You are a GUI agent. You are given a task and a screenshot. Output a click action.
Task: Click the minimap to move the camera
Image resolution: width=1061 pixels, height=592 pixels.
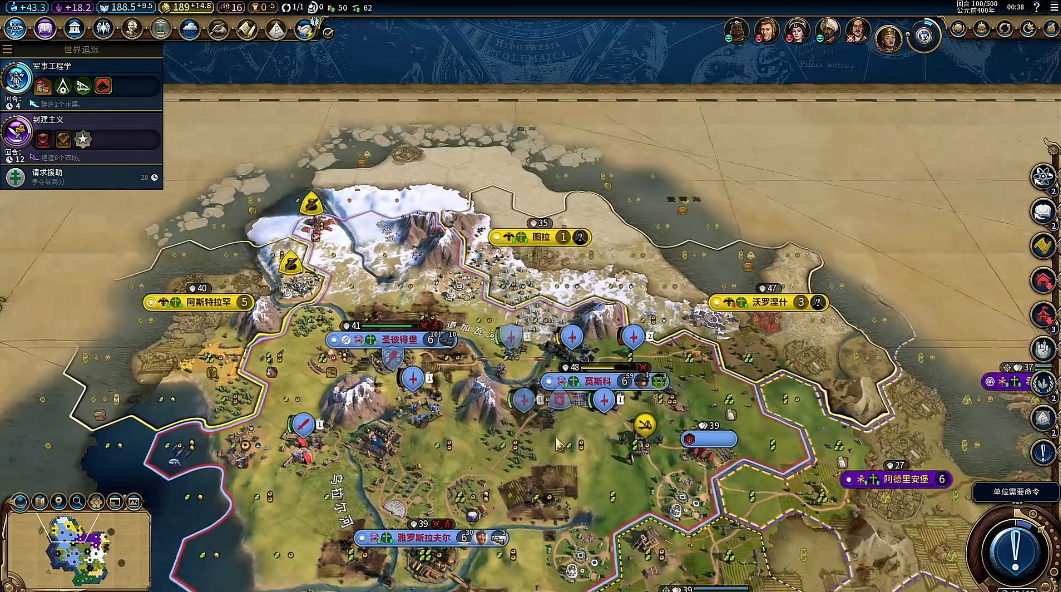78,548
